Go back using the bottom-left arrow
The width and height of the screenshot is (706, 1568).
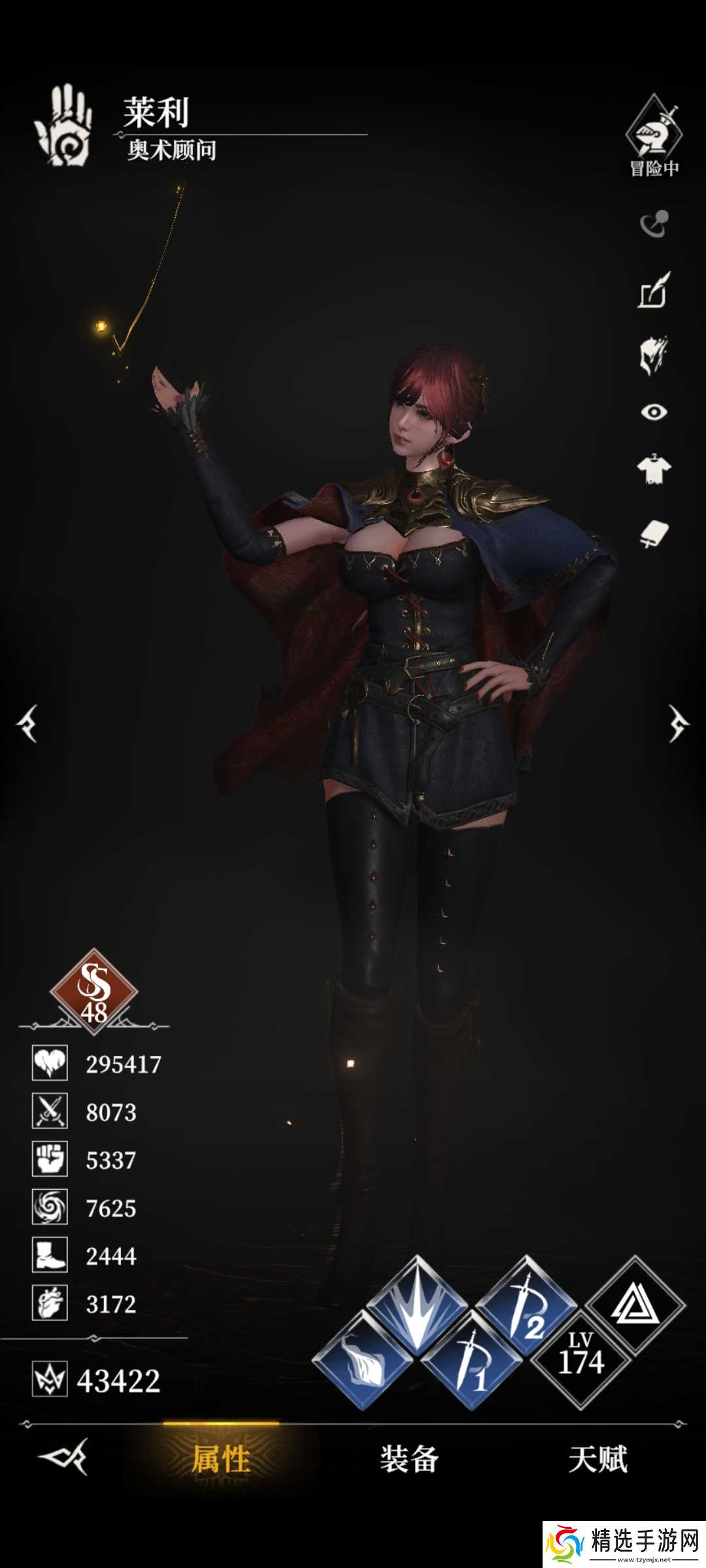63,1457
